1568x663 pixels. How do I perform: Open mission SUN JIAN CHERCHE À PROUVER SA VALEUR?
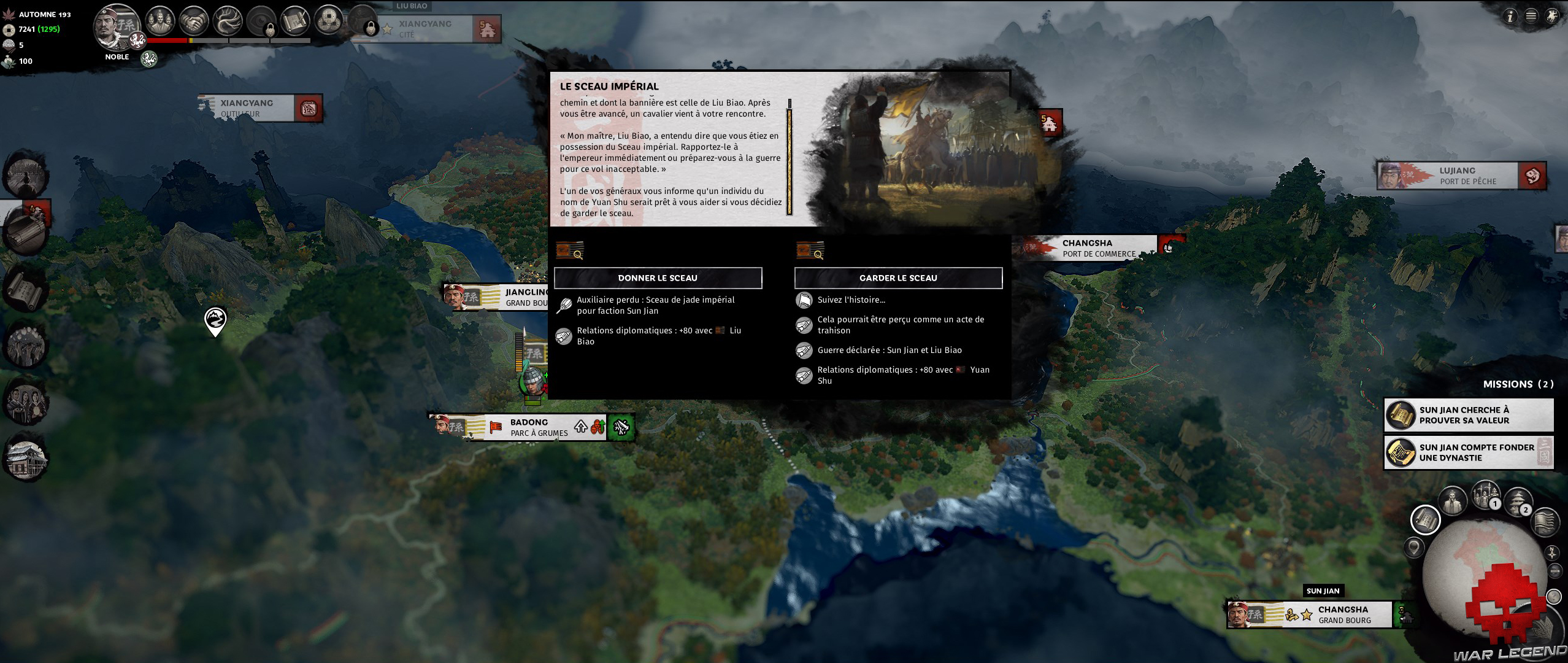pyautogui.click(x=1469, y=415)
